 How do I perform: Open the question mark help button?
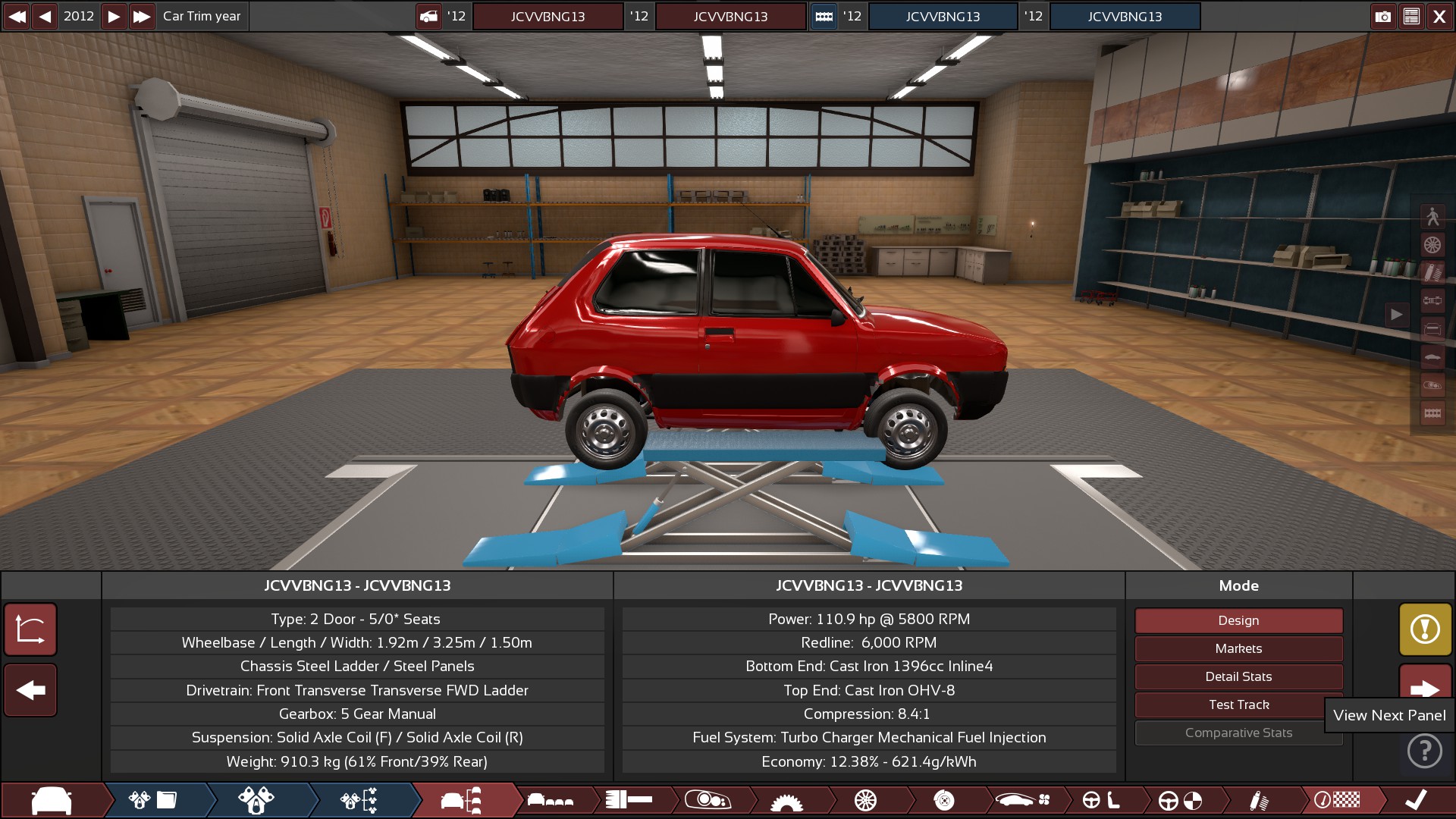point(1425,752)
